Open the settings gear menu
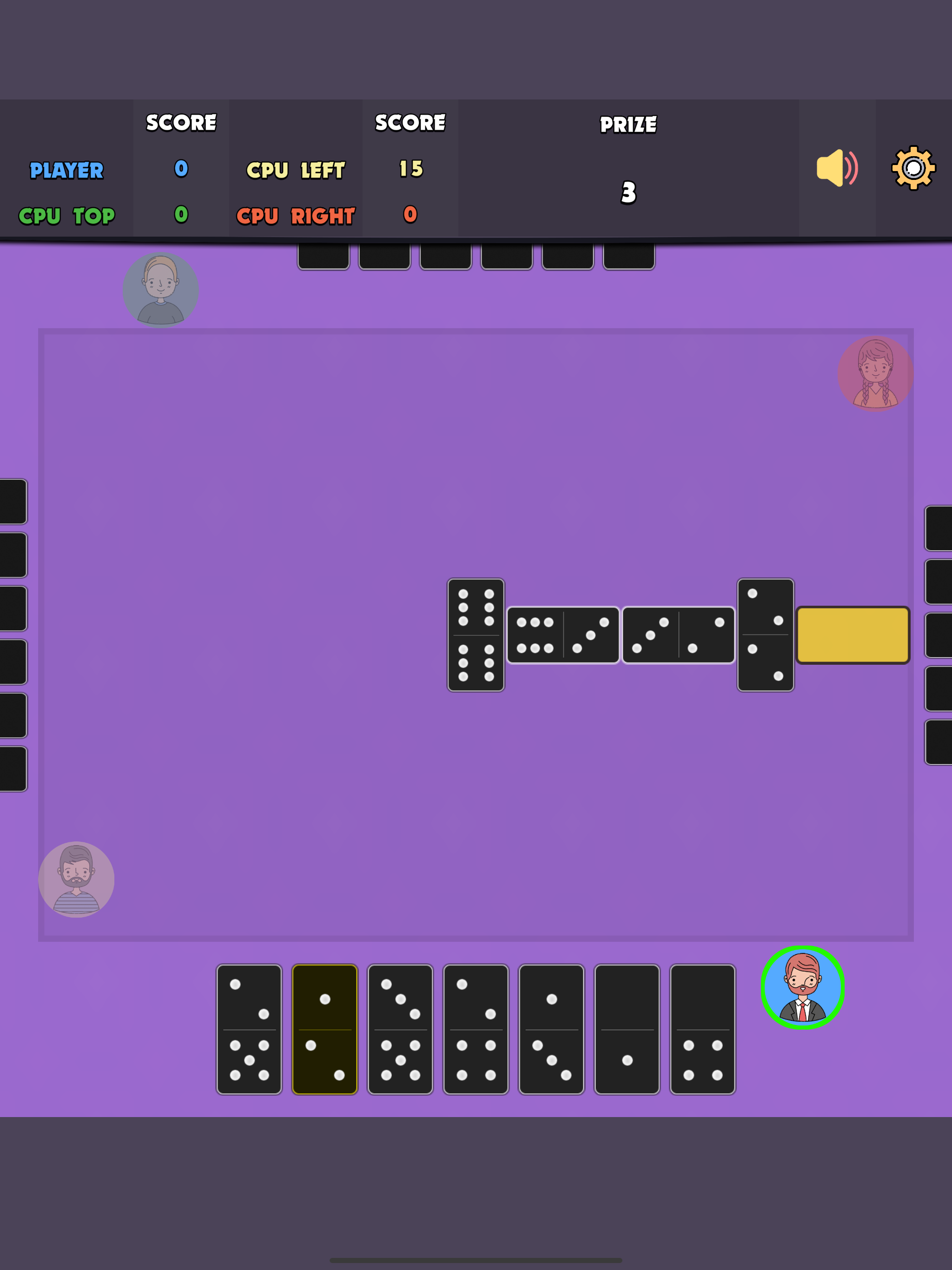Image resolution: width=952 pixels, height=1270 pixels. pyautogui.click(x=914, y=168)
